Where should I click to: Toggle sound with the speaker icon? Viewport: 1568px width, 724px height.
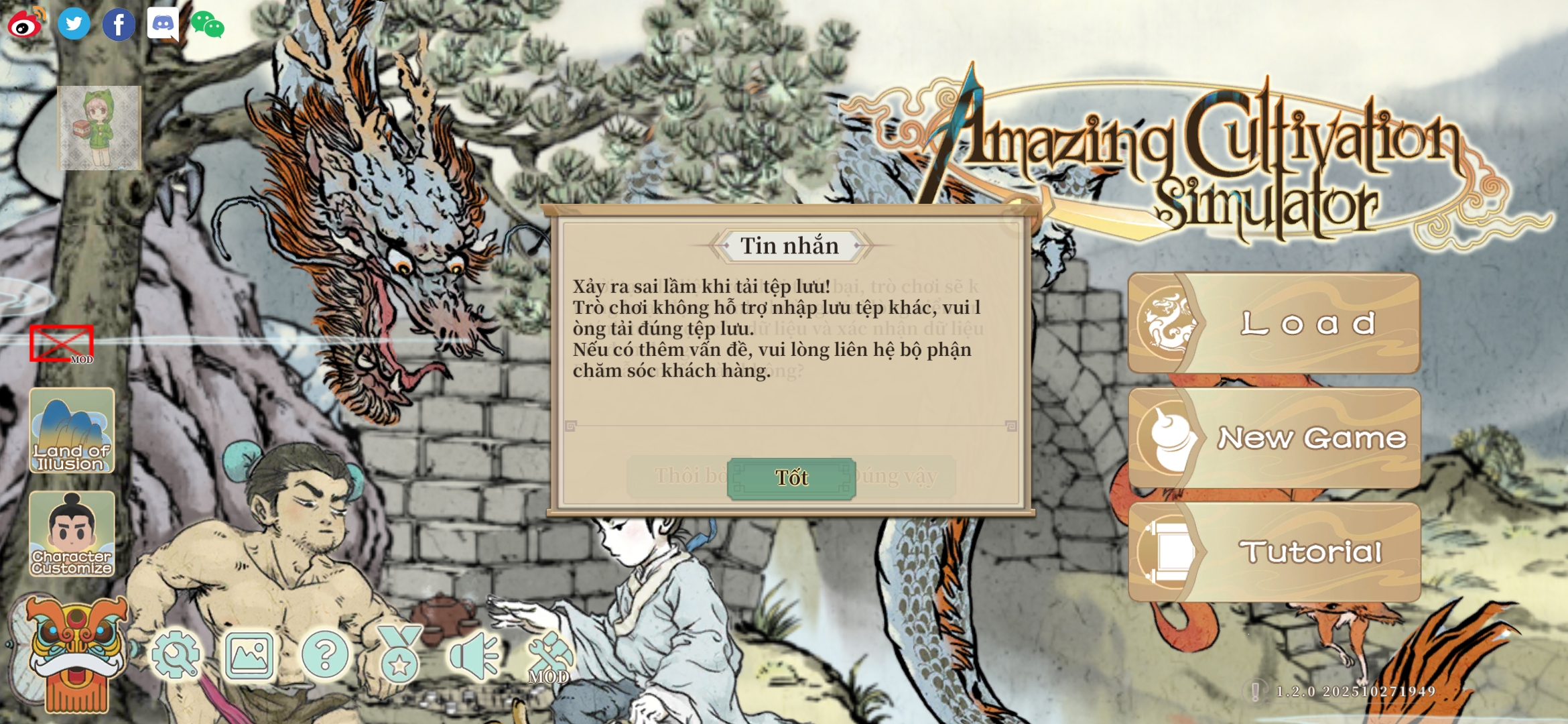(x=474, y=655)
